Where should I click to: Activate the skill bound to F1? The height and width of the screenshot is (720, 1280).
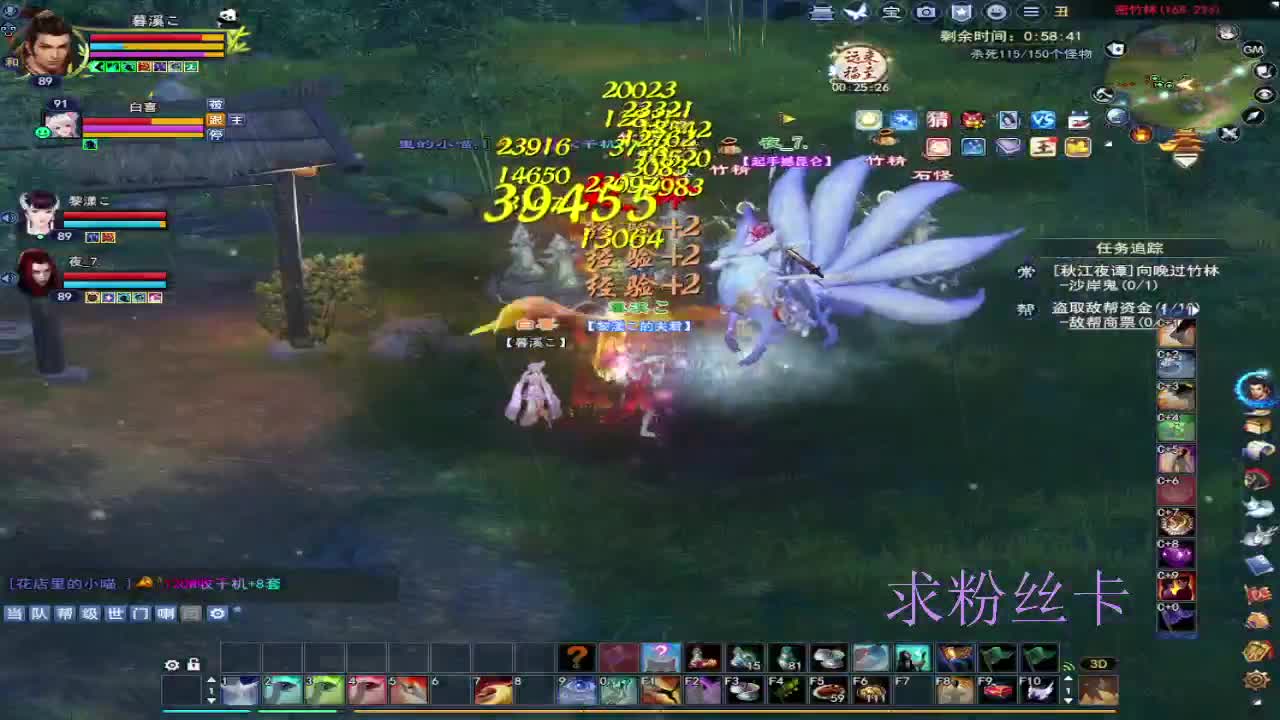point(661,690)
